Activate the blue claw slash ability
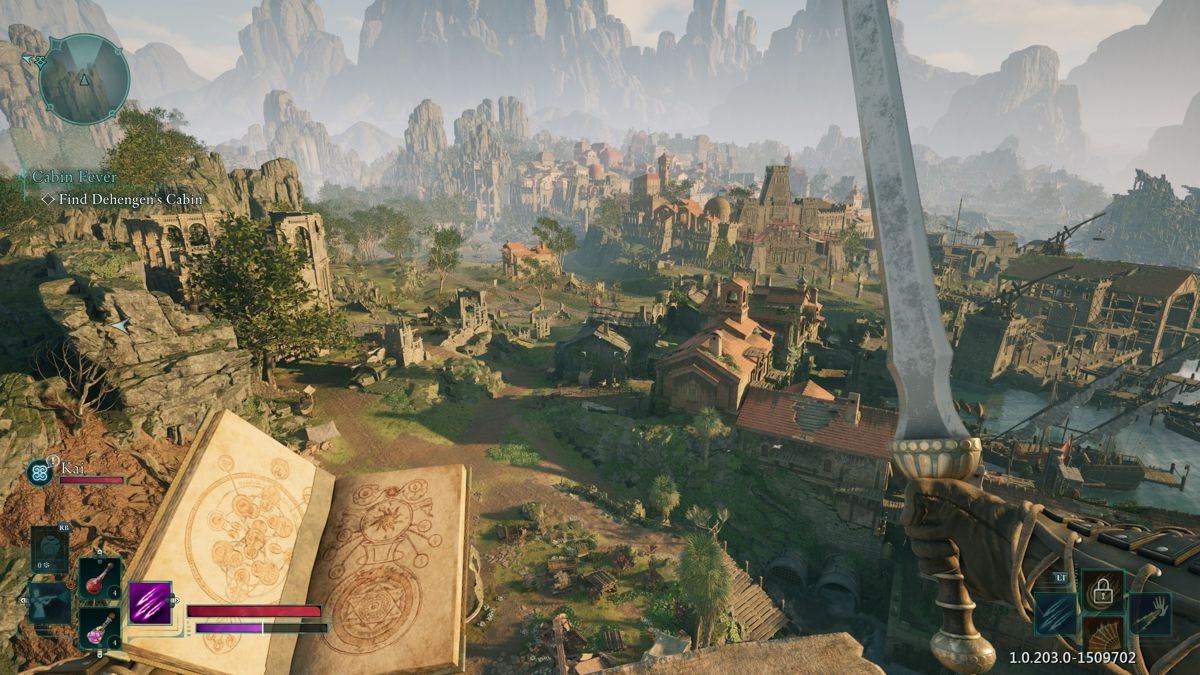 click(x=1056, y=614)
